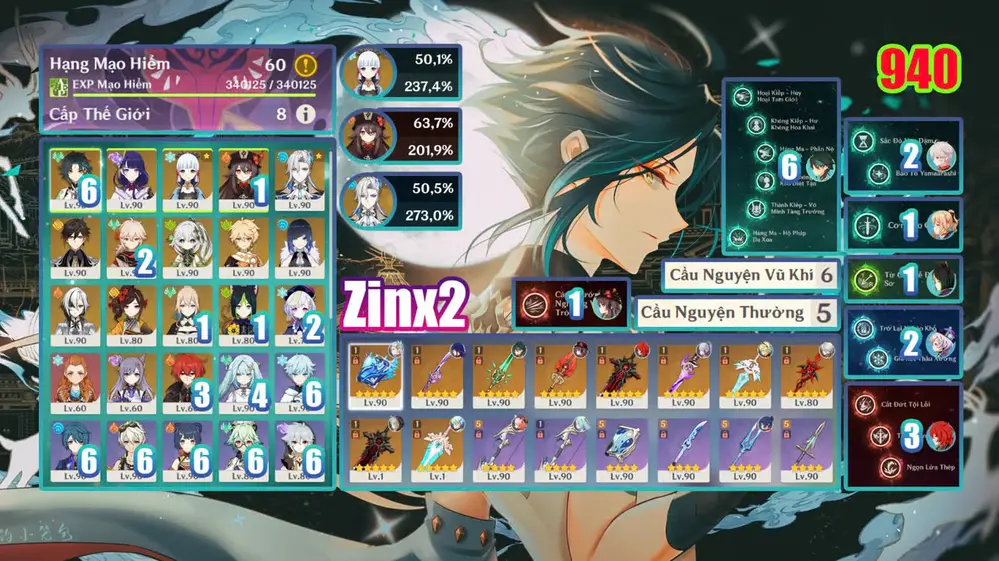Pick the Wolf's Gravestone claymore slot
This screenshot has height=561, width=999.
click(620, 375)
